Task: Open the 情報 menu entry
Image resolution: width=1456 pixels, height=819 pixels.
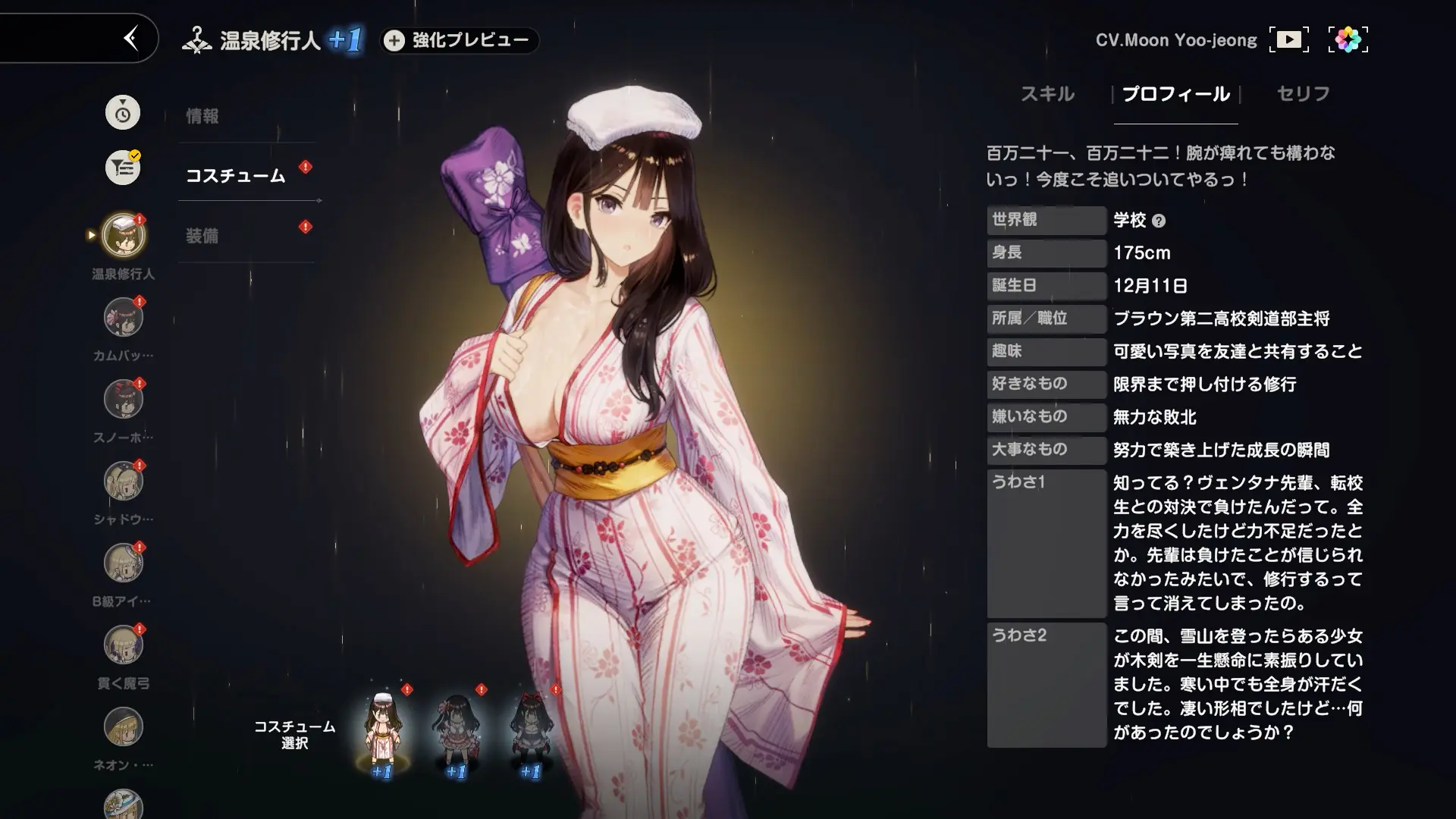Action: tap(202, 116)
